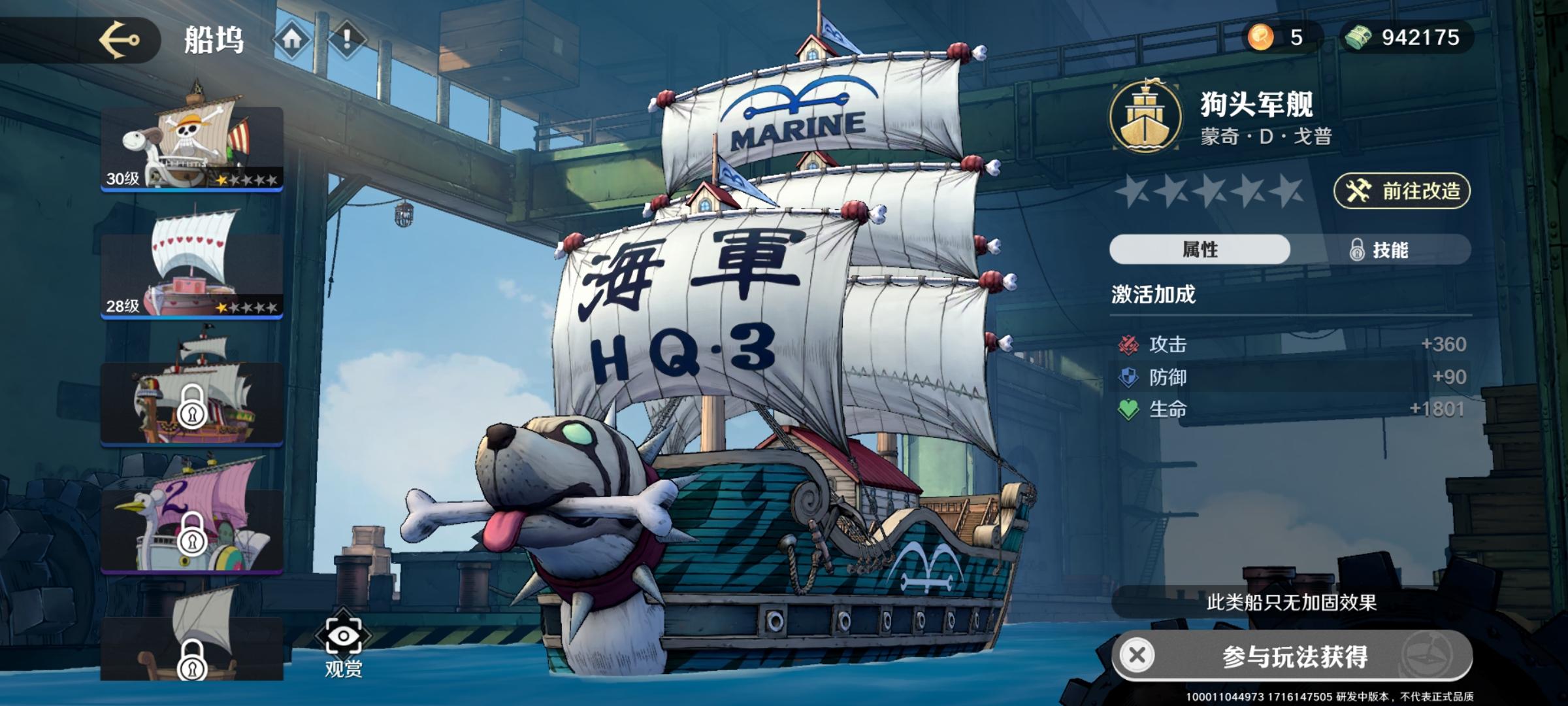This screenshot has height=706, width=1568.
Task: Go back using the anchor arrow button
Action: 119,40
